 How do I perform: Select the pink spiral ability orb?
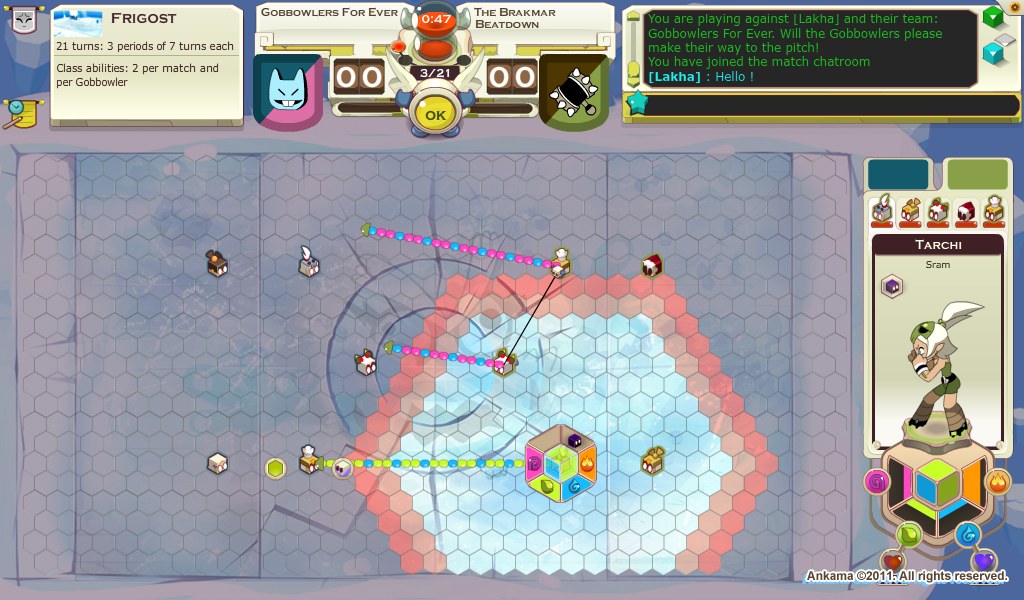[877, 484]
